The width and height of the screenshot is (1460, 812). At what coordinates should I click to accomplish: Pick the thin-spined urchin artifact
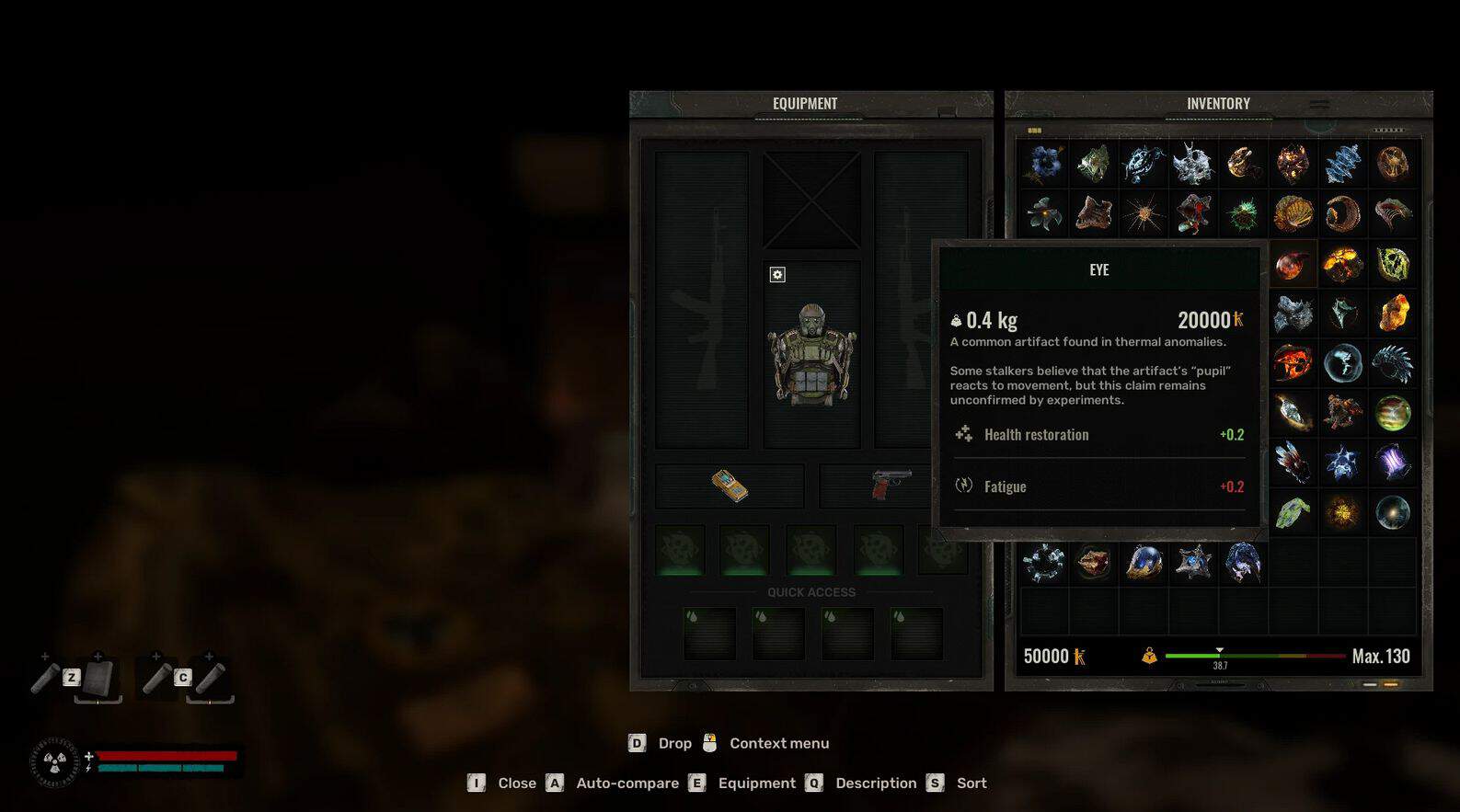[x=1144, y=214]
